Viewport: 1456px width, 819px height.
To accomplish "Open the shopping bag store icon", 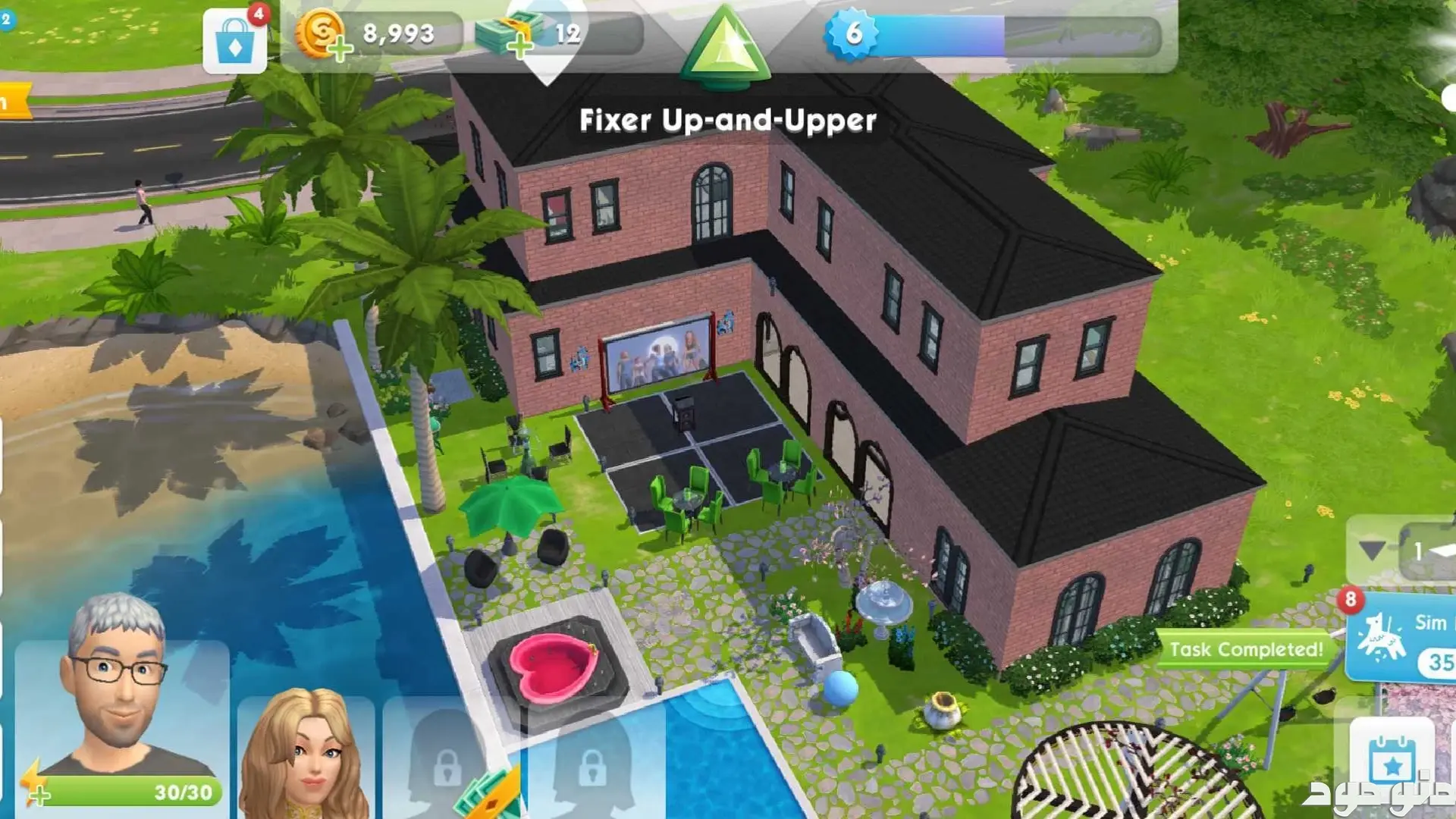I will point(234,42).
